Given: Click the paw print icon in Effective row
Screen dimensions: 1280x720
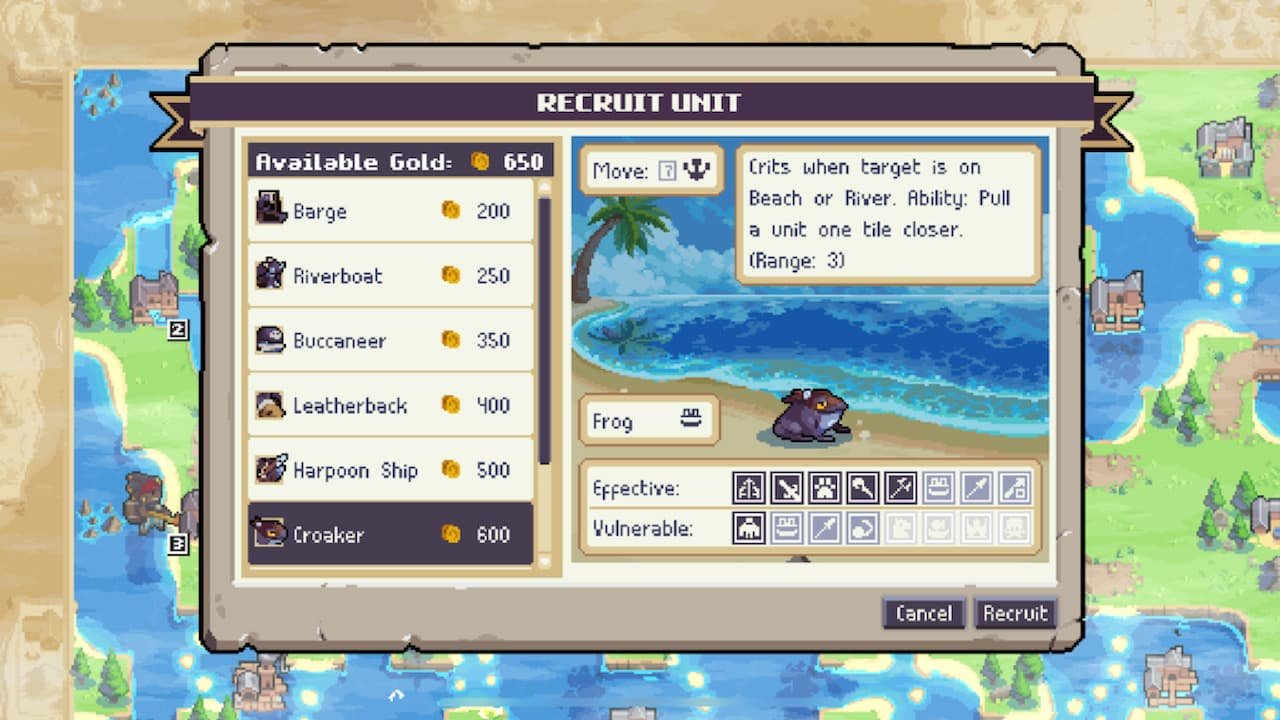Looking at the screenshot, I should pos(823,488).
